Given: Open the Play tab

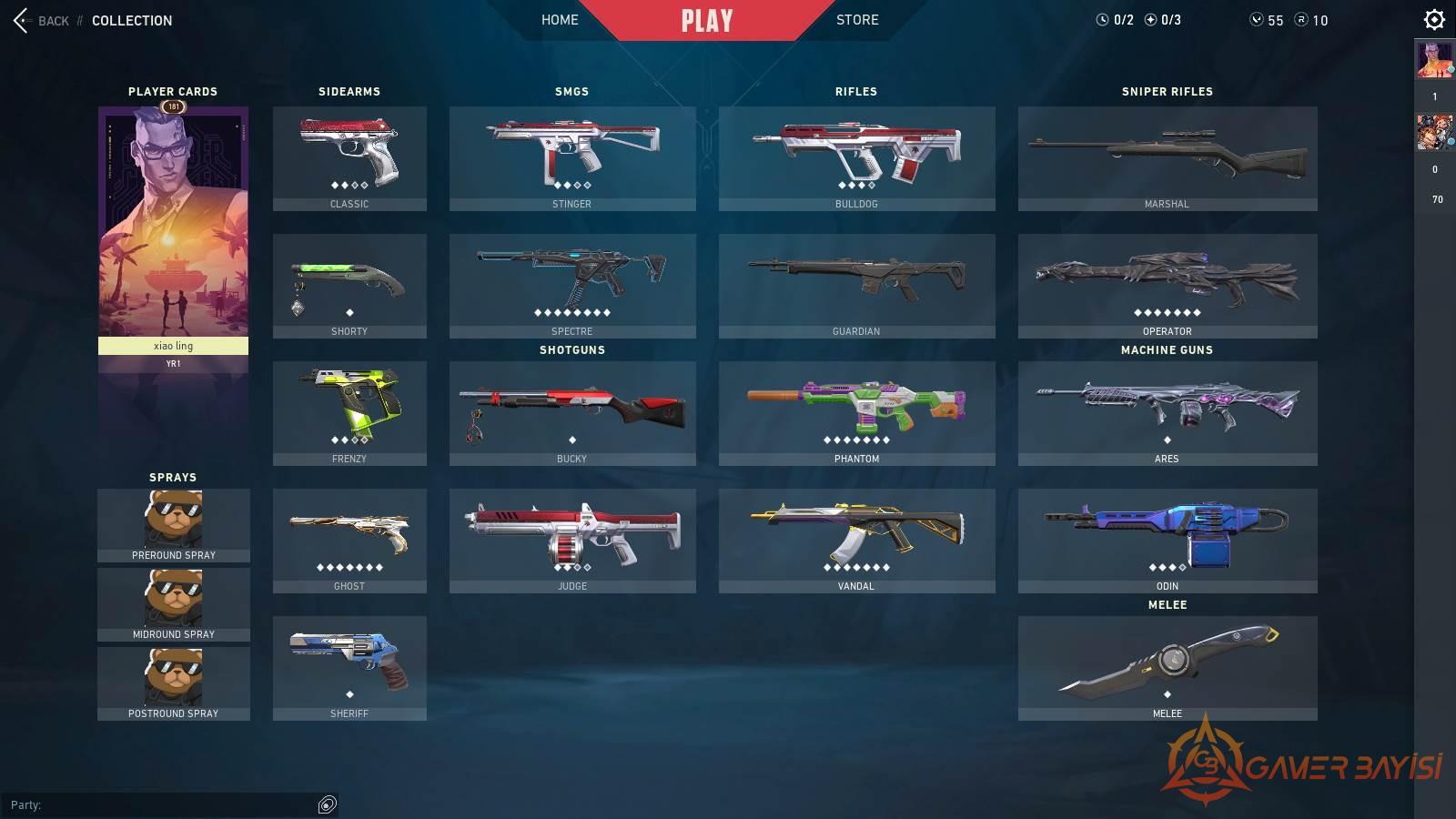Looking at the screenshot, I should 707,20.
